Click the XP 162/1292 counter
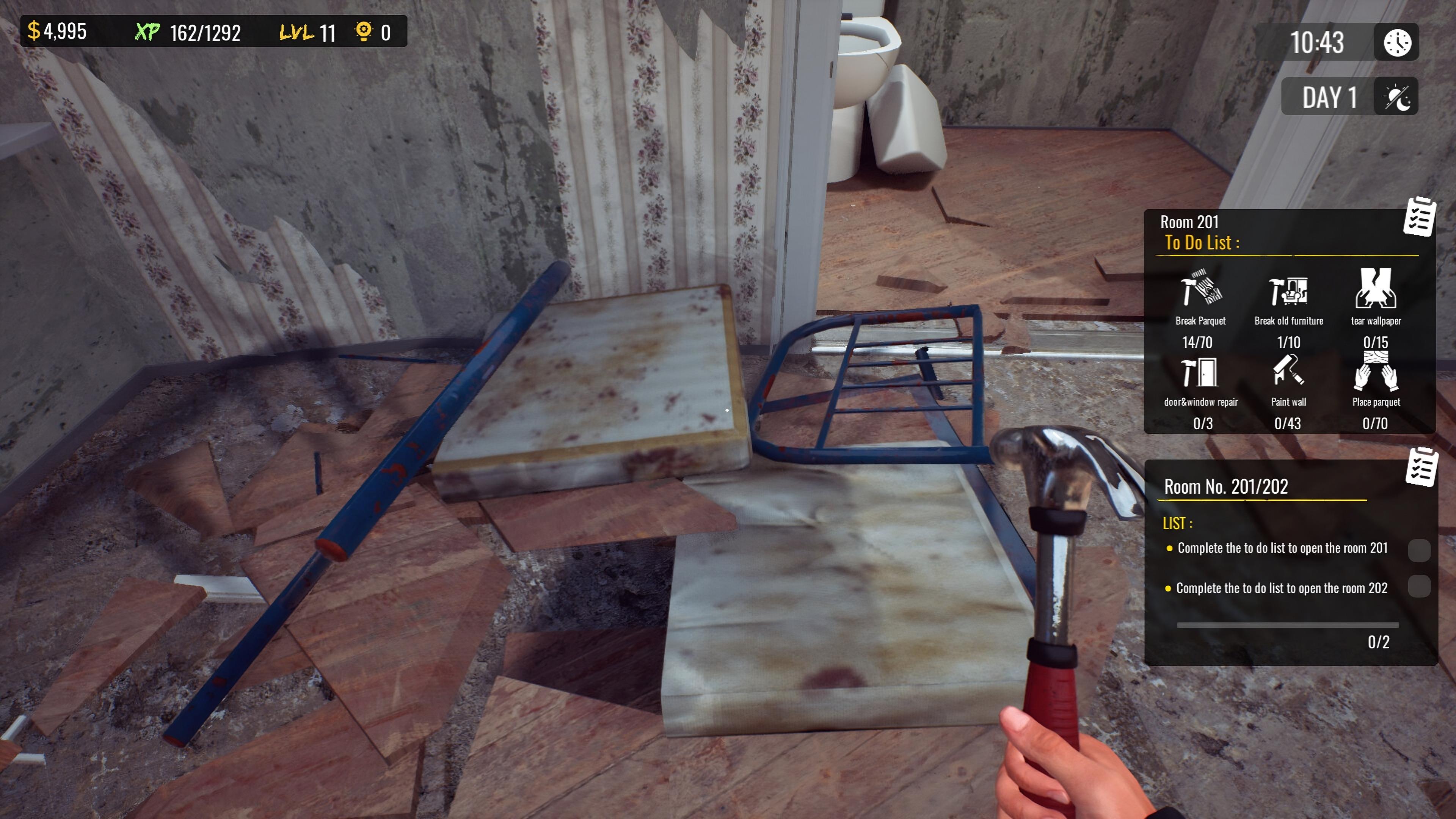Viewport: 1456px width, 819px height. (x=187, y=32)
